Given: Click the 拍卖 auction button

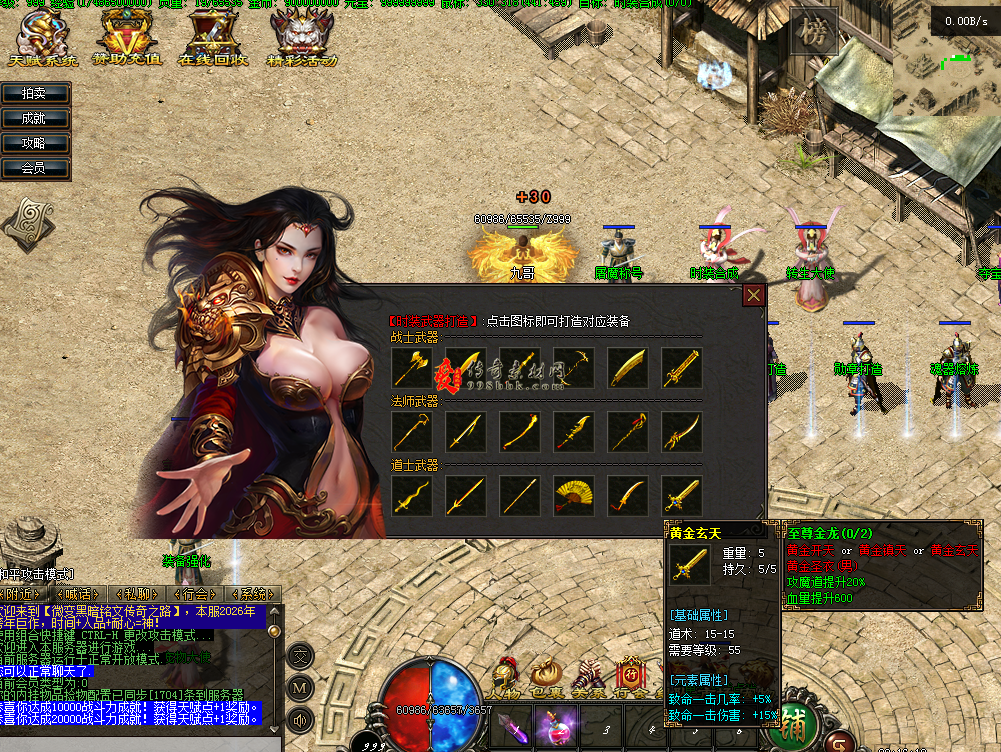Looking at the screenshot, I should point(36,93).
